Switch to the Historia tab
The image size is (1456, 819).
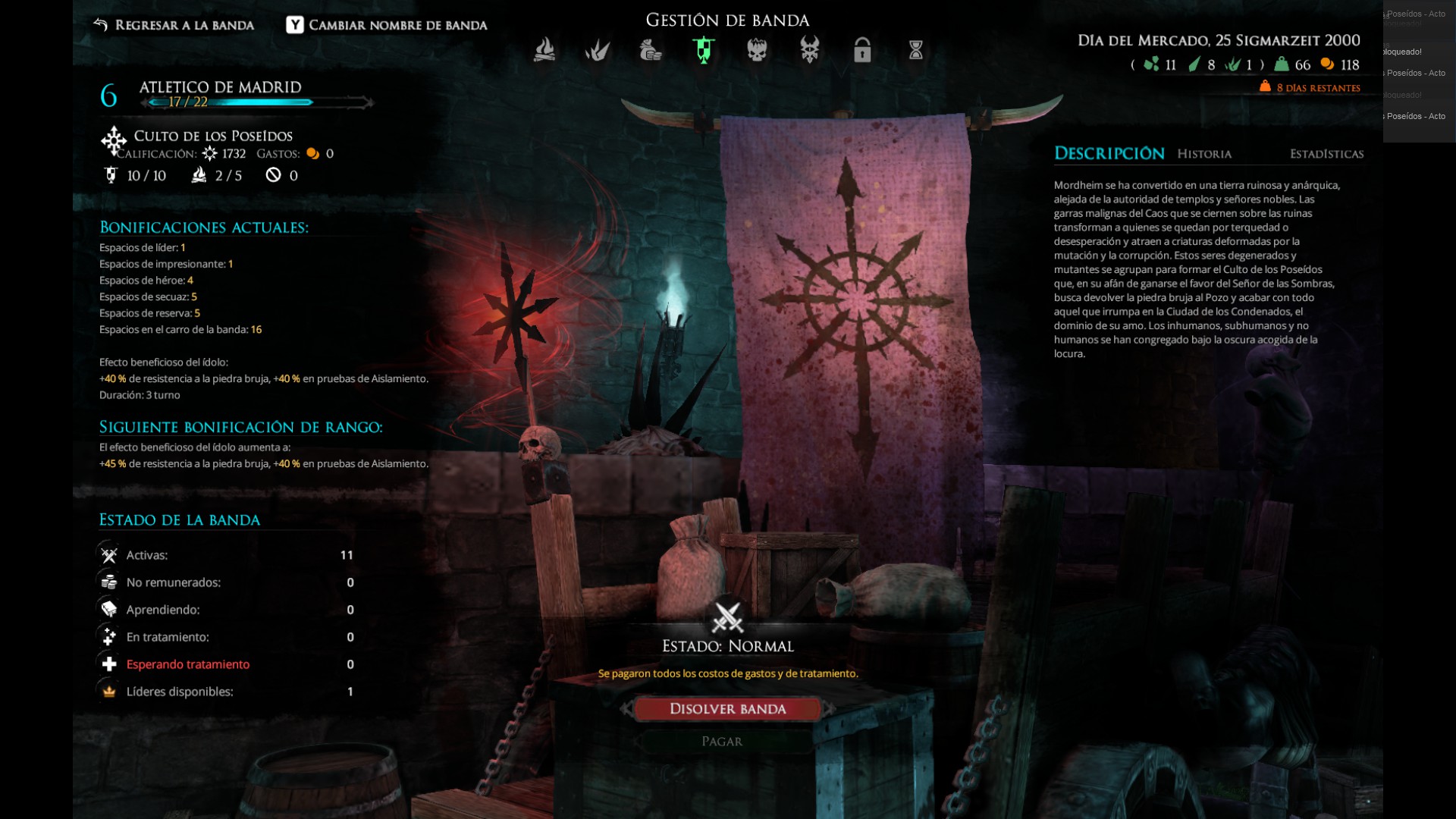pyautogui.click(x=1204, y=154)
